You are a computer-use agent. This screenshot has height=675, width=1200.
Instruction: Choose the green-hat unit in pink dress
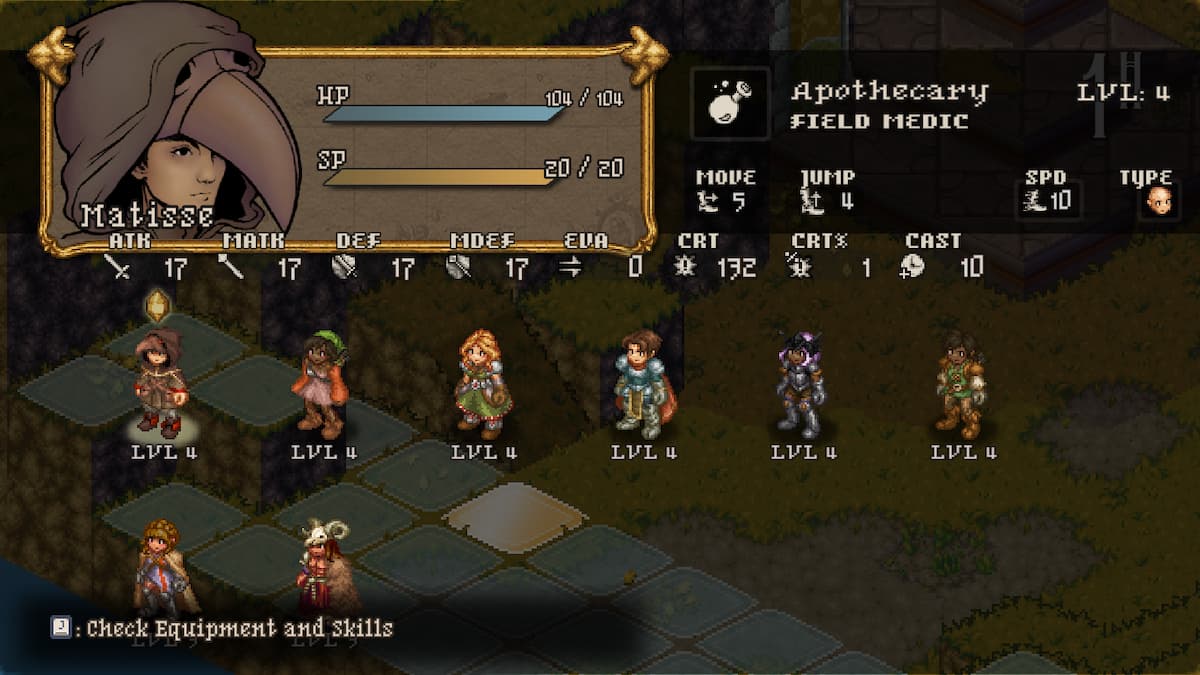tap(322, 385)
